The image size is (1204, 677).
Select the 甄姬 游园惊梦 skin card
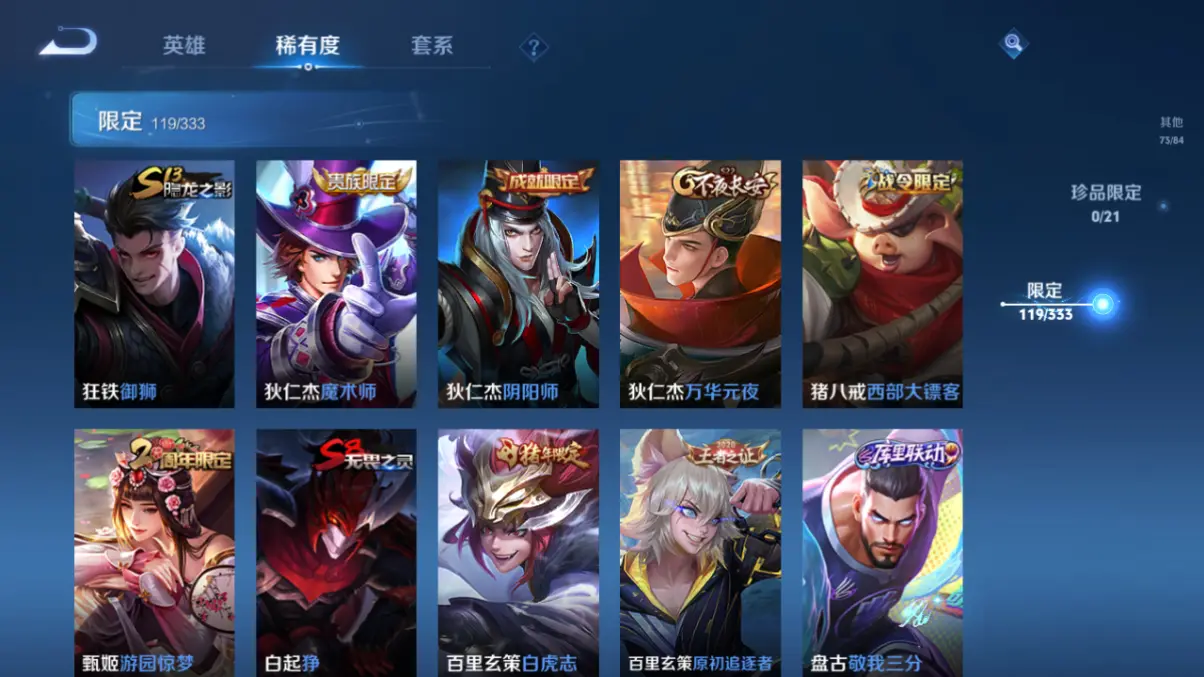(154, 552)
